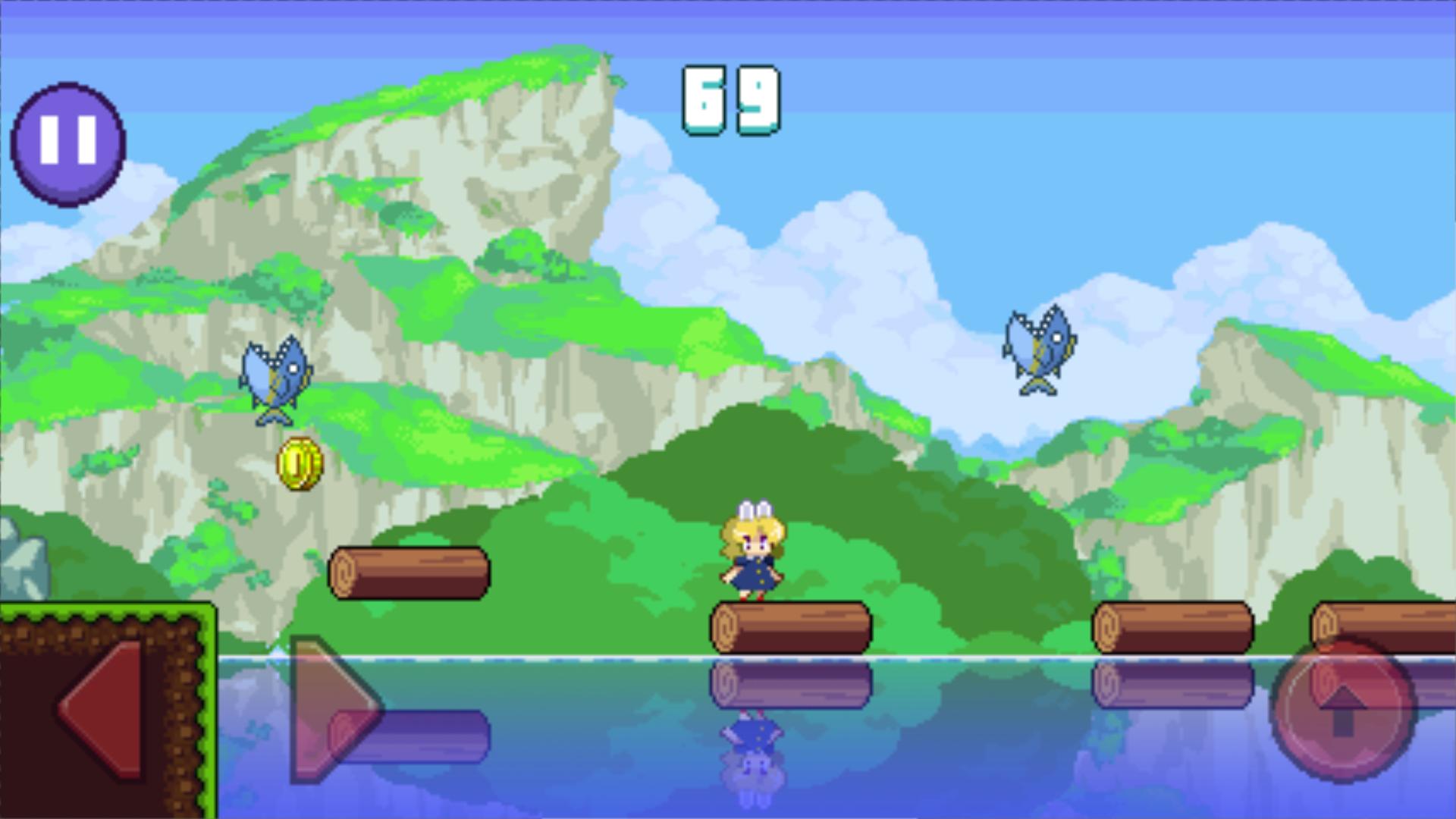1456x819 pixels.
Task: Collect the gold coin
Action: (300, 464)
